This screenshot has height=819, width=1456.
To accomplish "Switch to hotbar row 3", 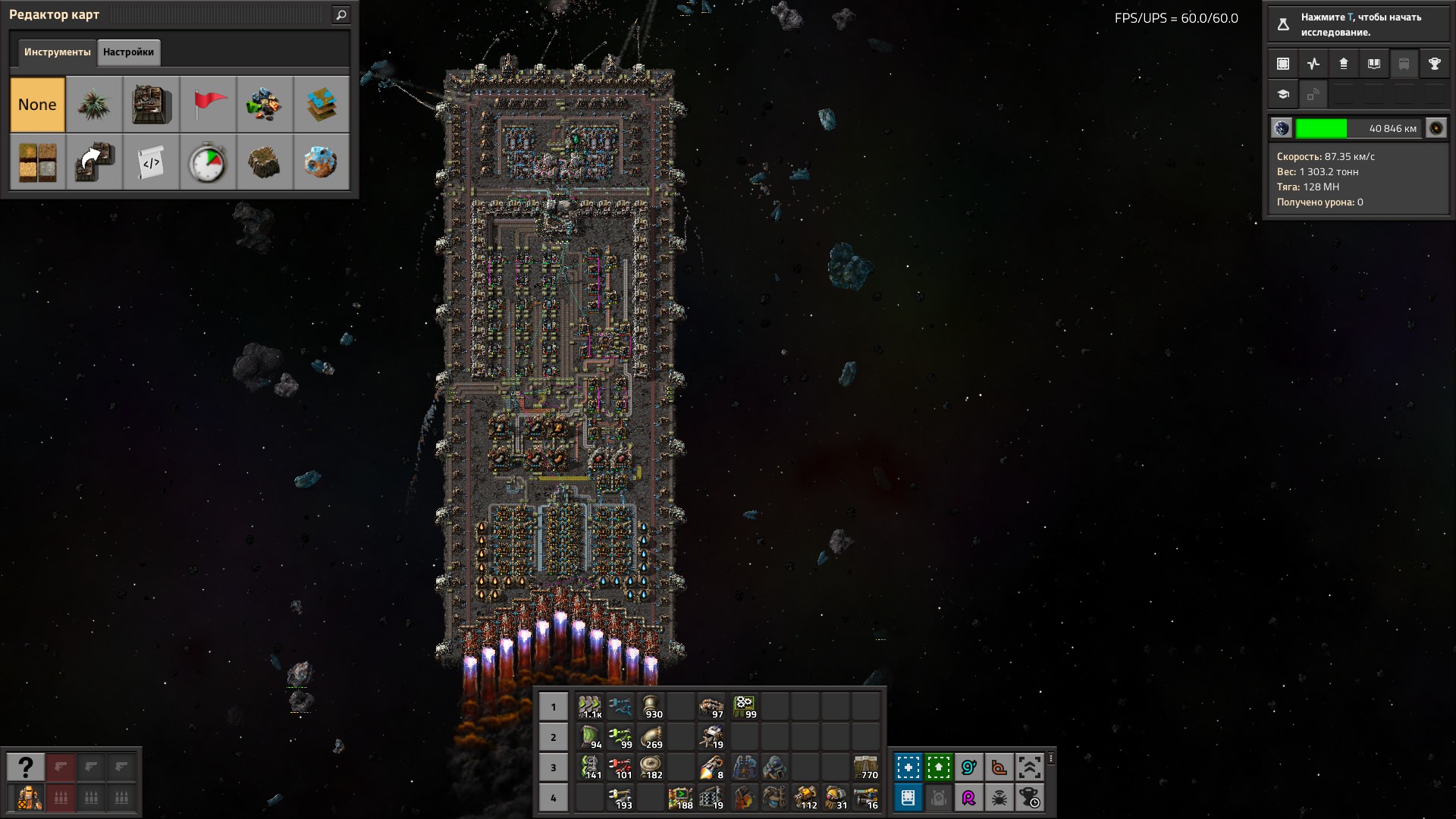I will click(554, 767).
